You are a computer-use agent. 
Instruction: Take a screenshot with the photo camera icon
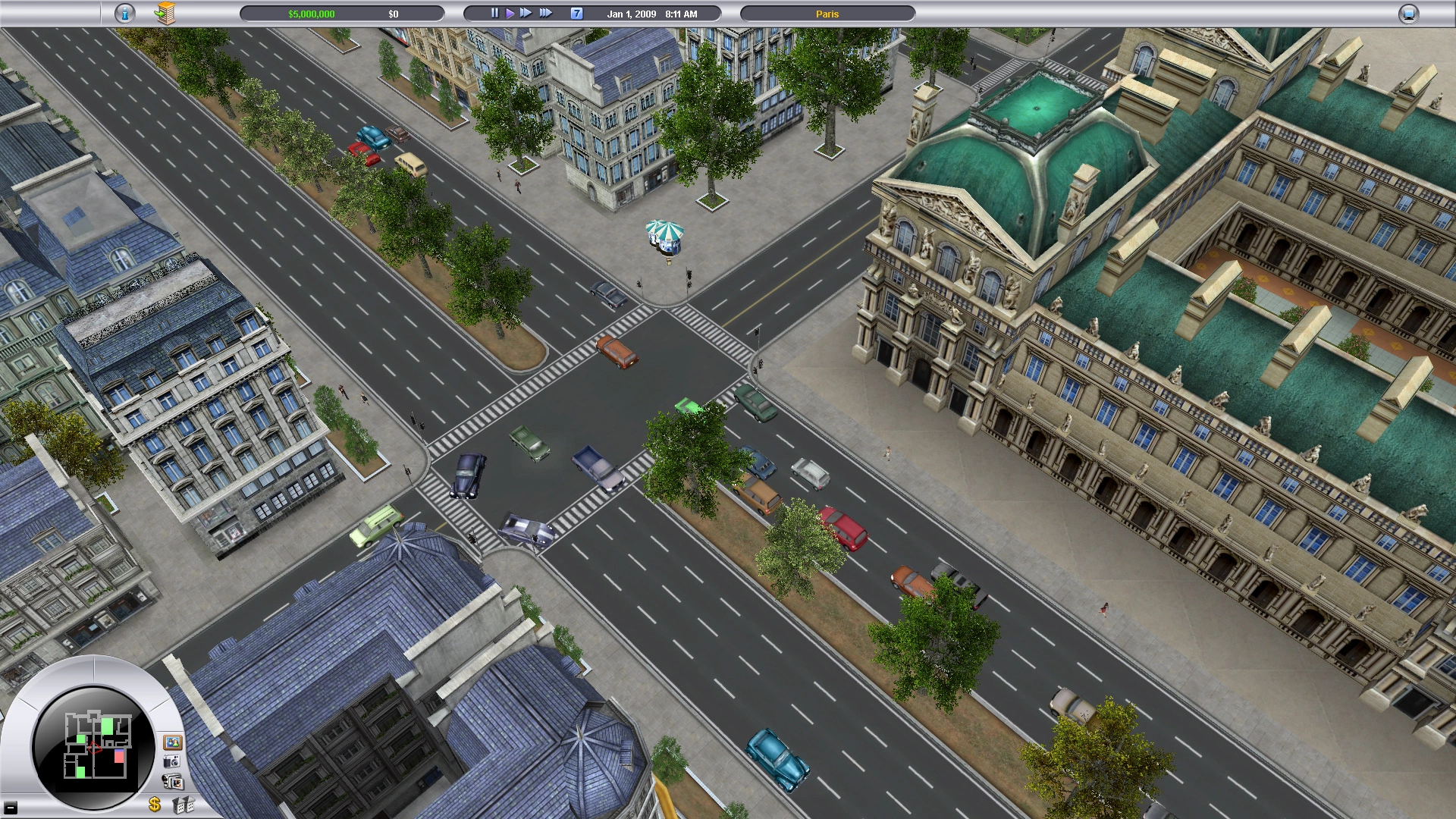point(172,762)
